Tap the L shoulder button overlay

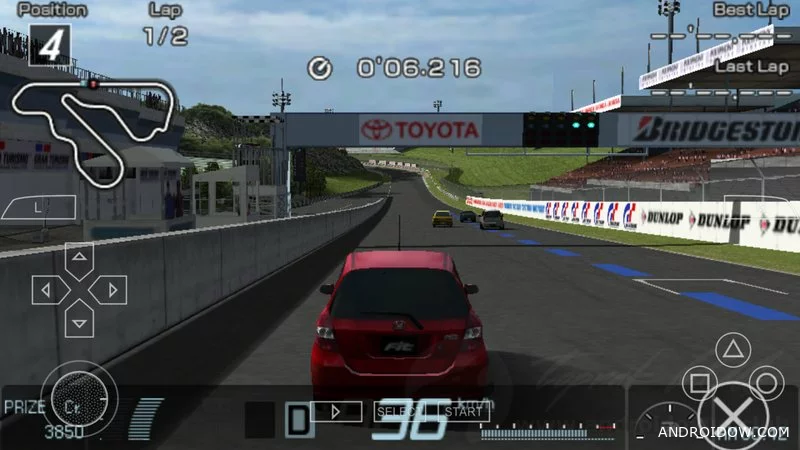[x=36, y=208]
